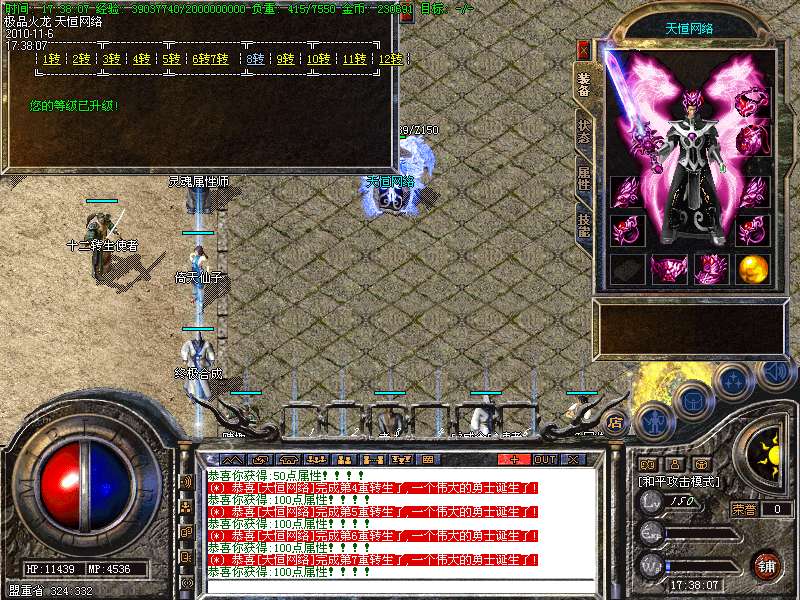
Task: Select the glowing golden orb slot
Action: click(753, 268)
